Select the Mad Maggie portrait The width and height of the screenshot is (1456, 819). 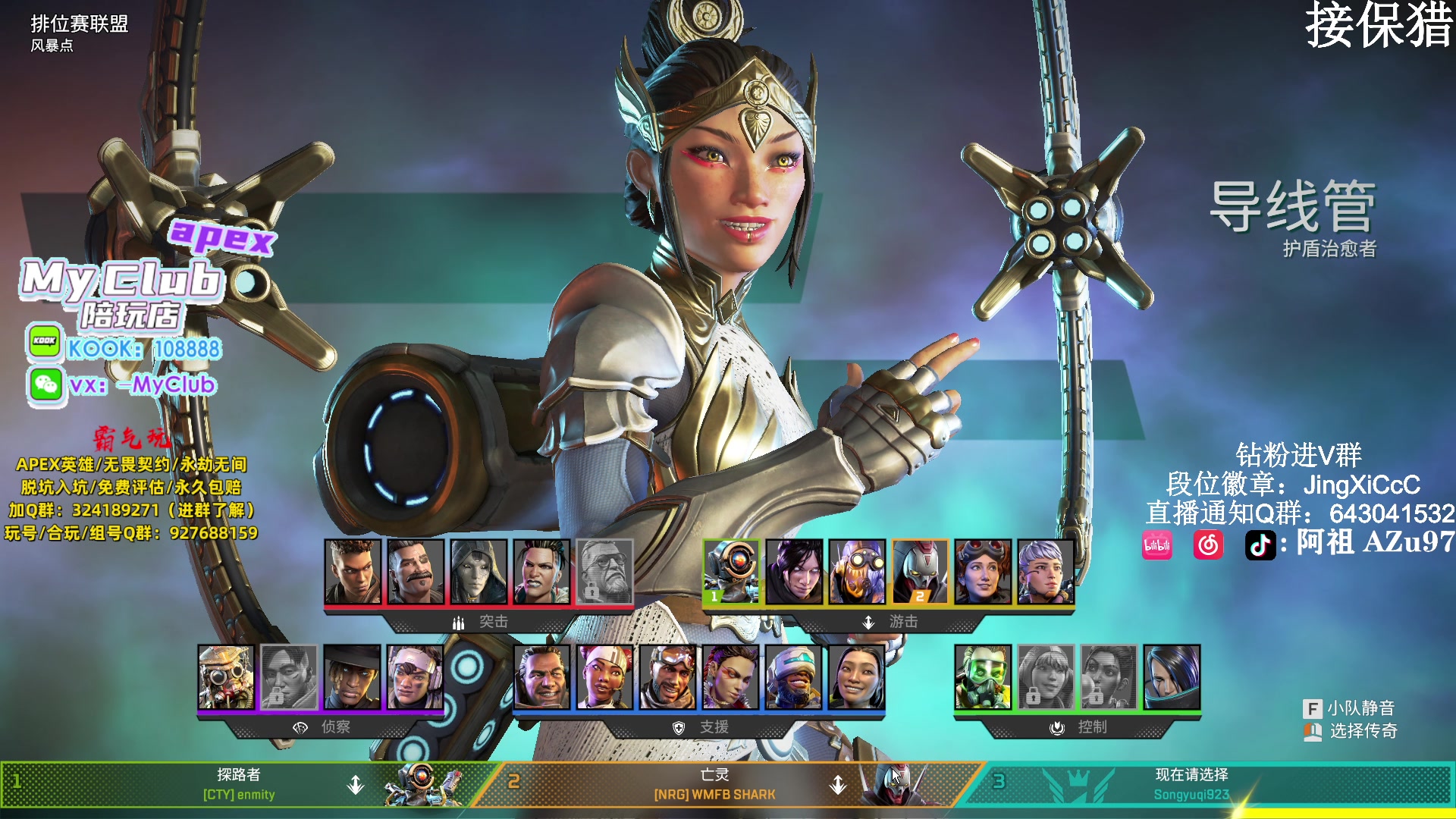click(541, 571)
